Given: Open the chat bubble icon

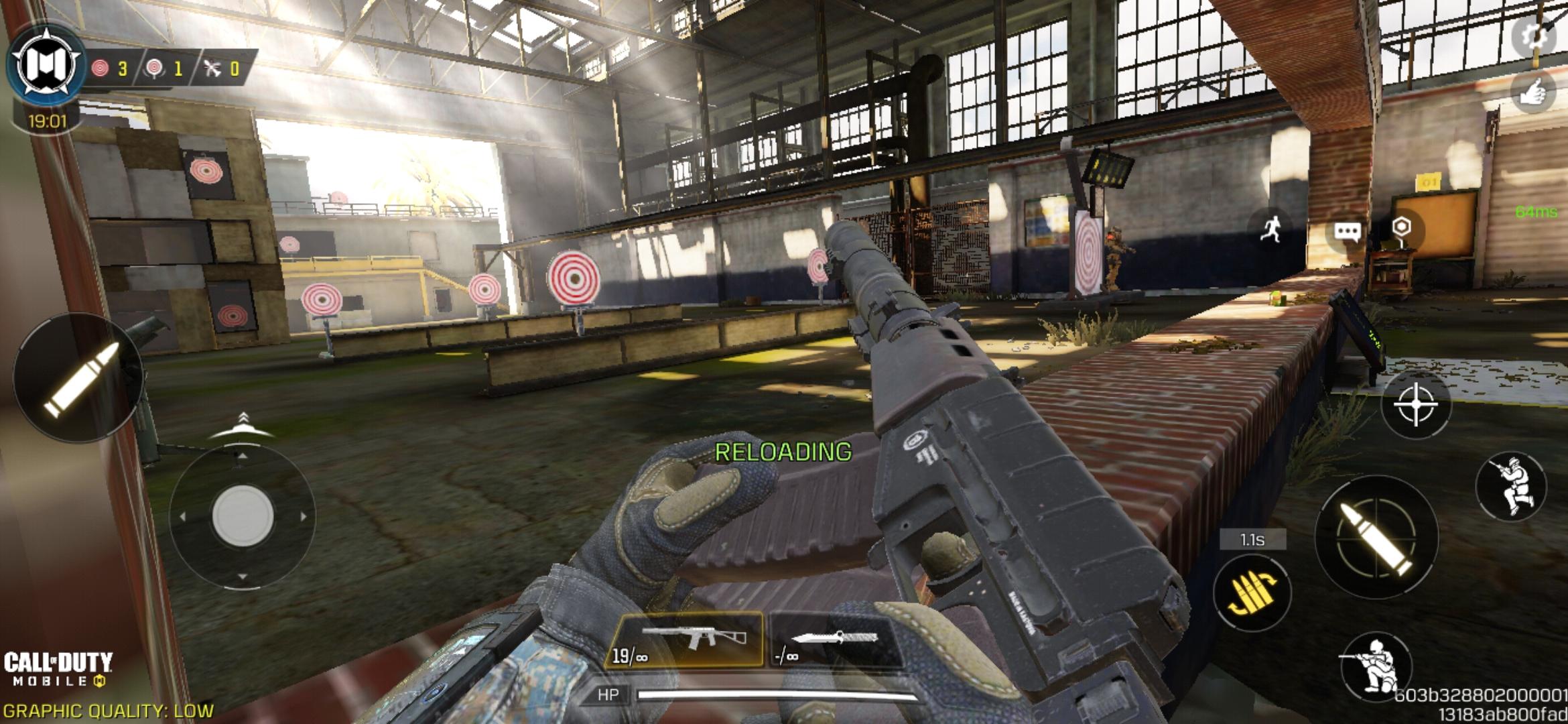Looking at the screenshot, I should 1347,232.
